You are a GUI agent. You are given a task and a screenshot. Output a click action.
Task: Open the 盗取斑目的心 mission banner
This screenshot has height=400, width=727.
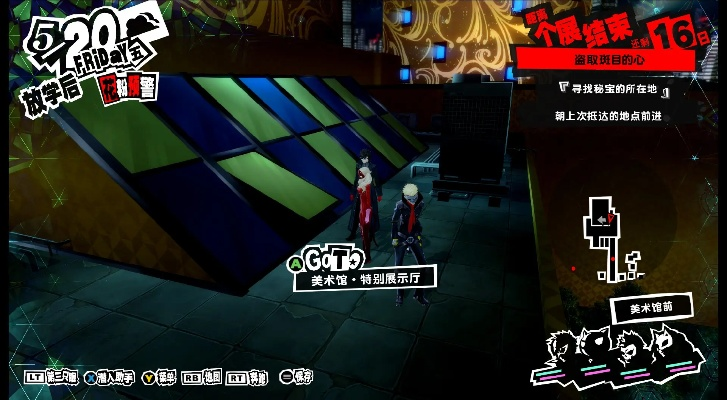[606, 61]
